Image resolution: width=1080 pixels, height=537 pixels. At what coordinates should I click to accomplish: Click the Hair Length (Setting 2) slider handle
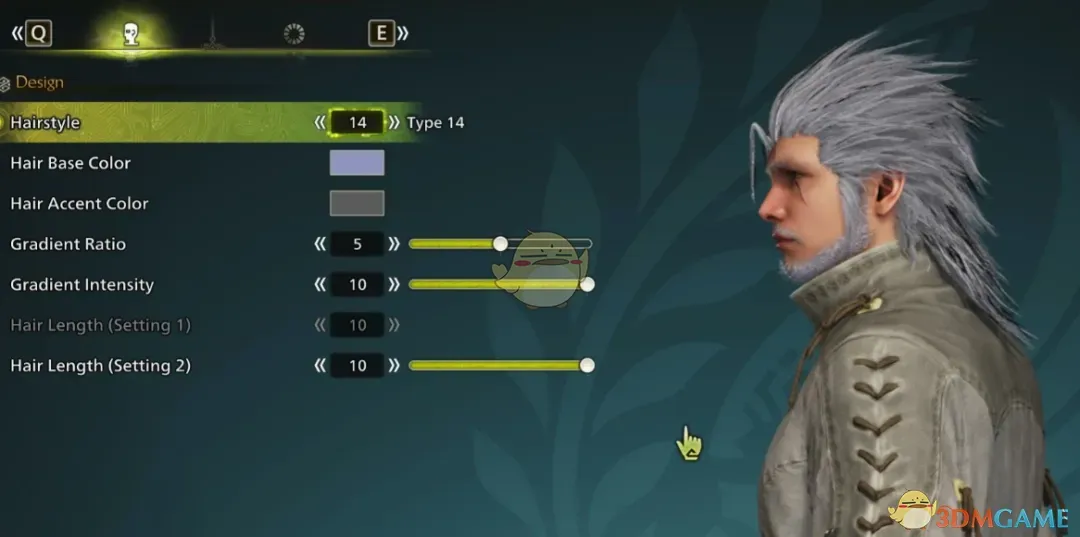click(x=587, y=365)
